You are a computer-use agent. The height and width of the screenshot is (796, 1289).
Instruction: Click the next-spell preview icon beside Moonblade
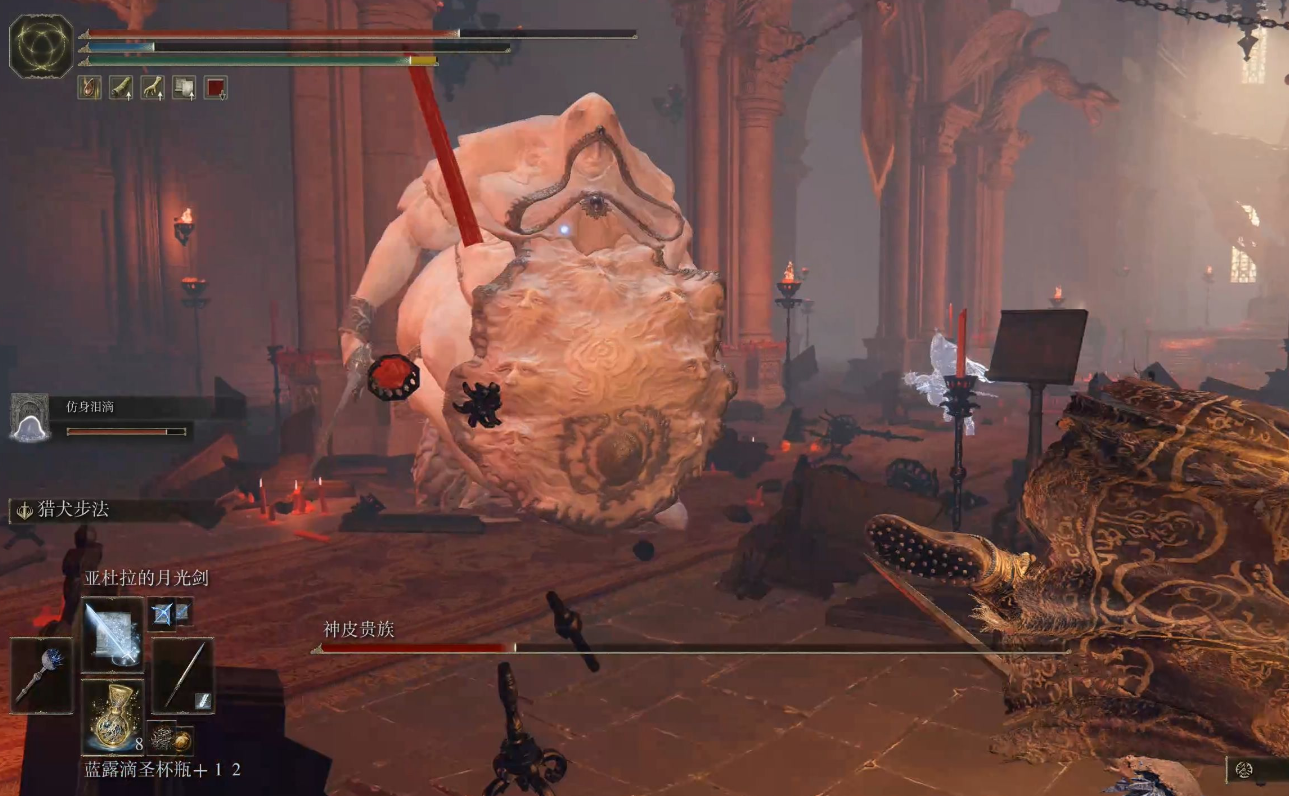coord(162,614)
